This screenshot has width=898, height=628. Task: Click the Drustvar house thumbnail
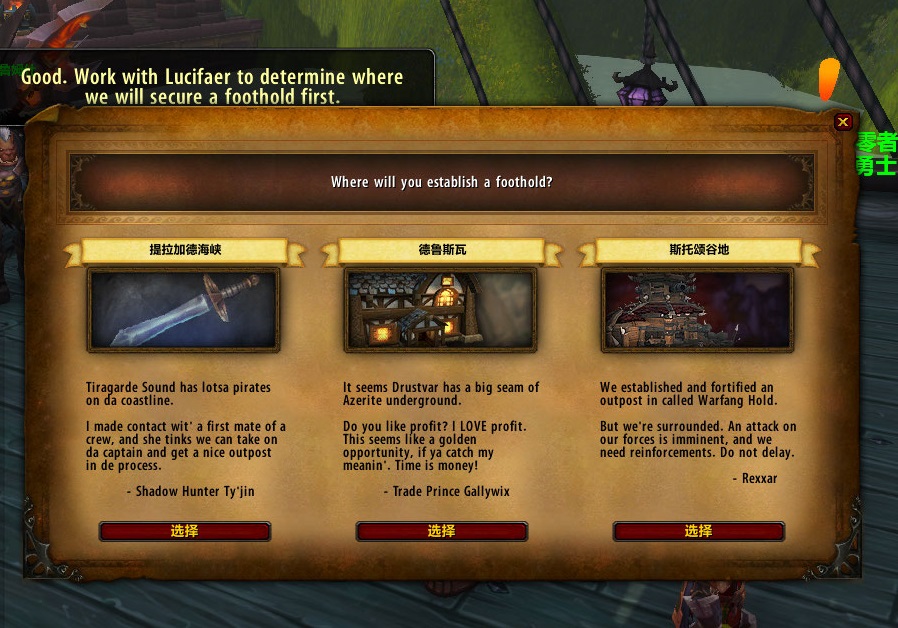point(441,309)
